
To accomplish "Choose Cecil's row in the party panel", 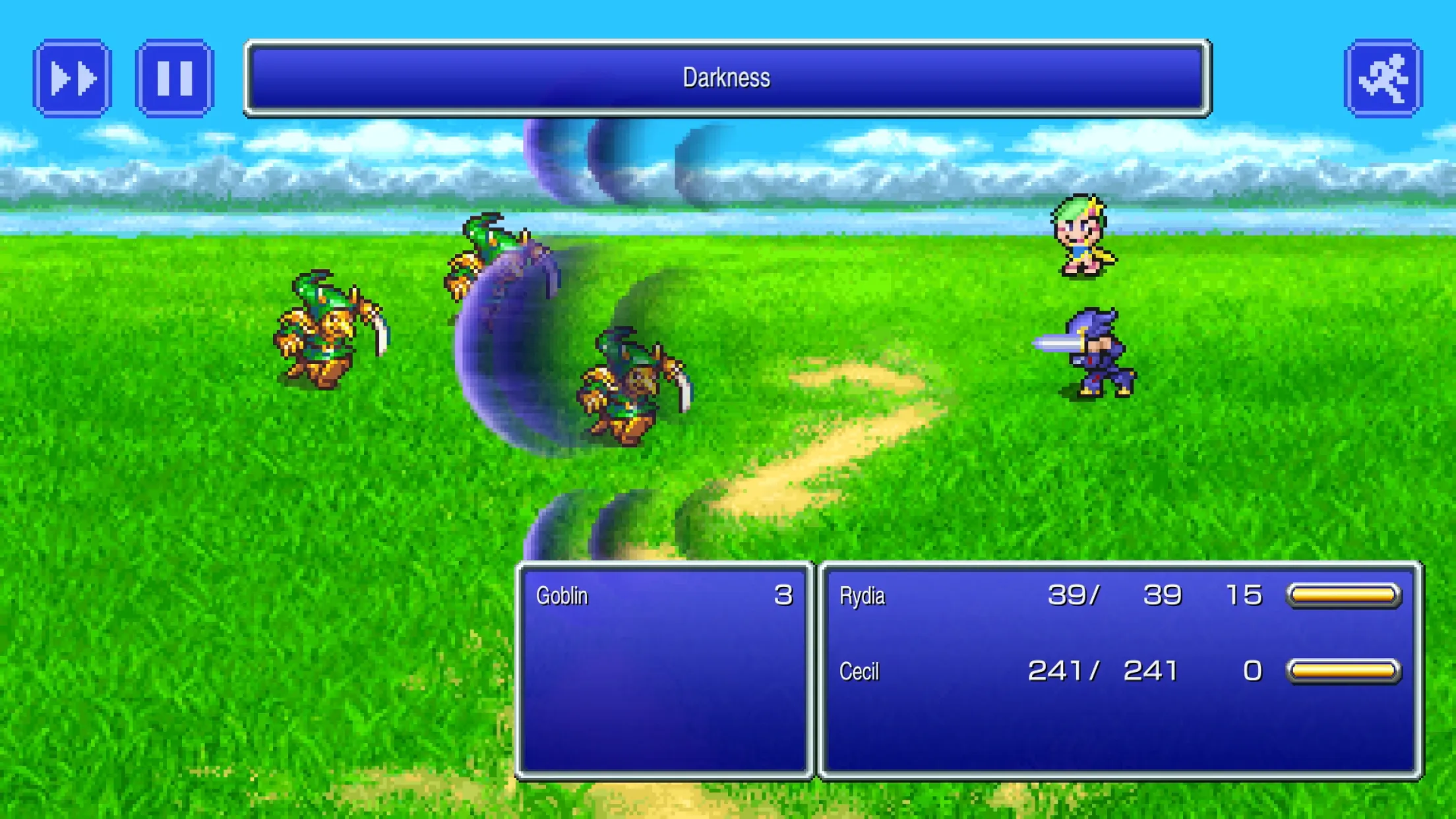I will click(1118, 671).
